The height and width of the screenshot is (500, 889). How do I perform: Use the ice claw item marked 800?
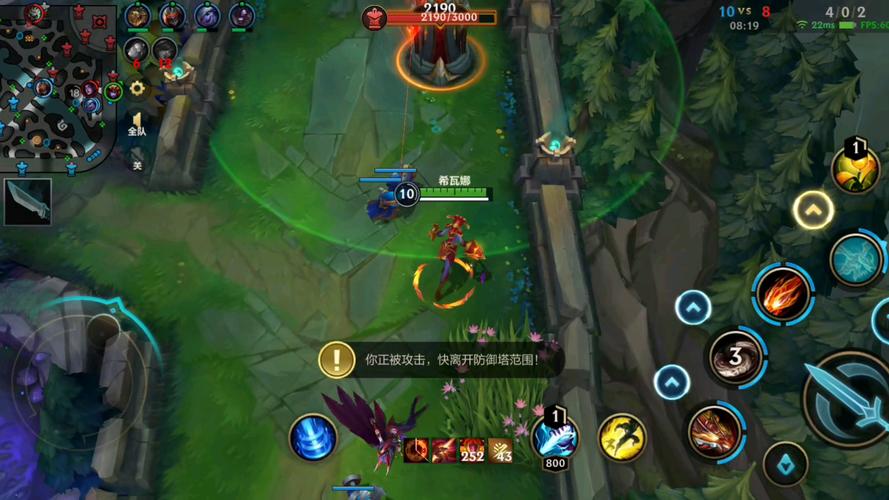554,436
